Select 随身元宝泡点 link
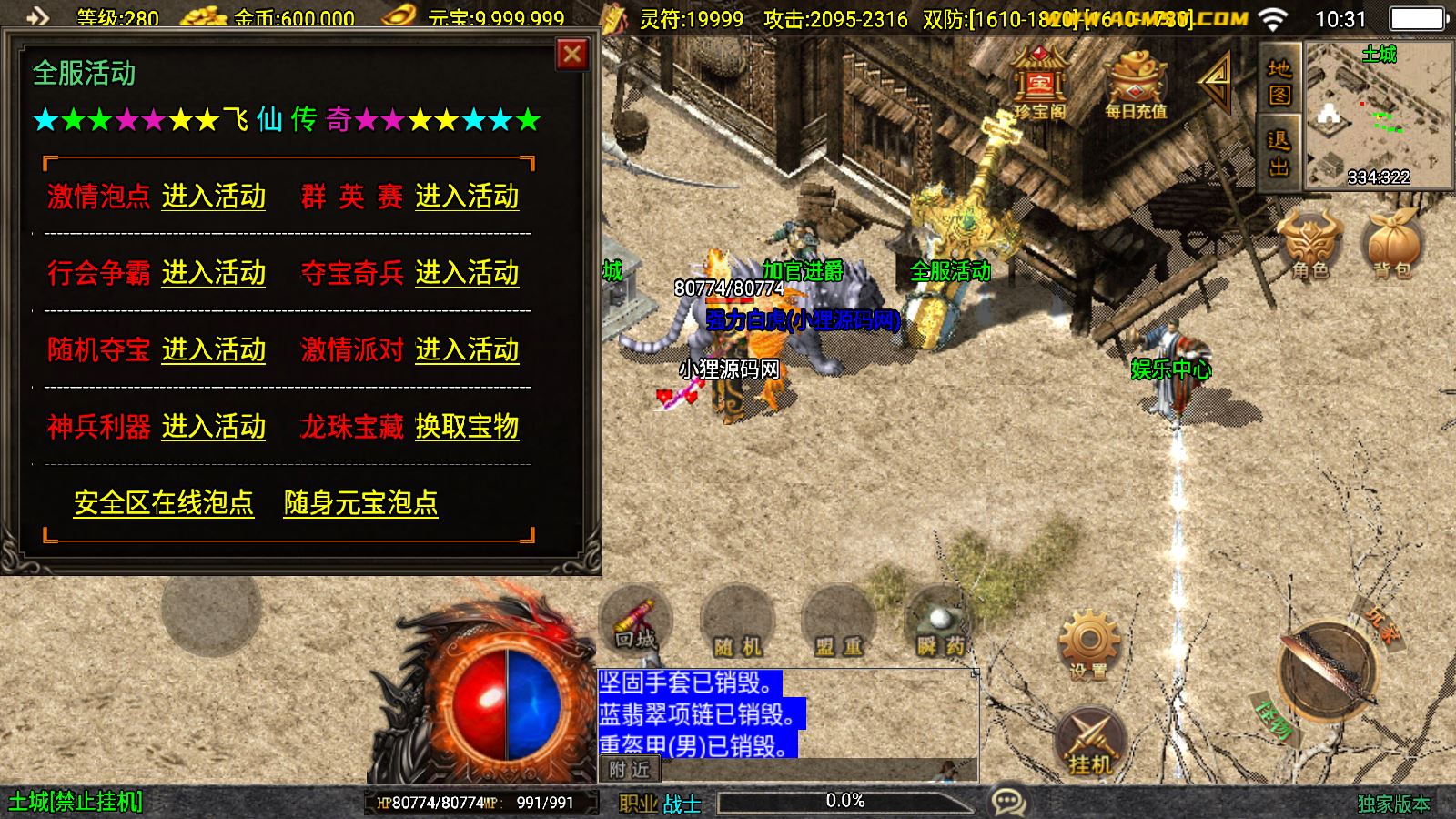 point(360,503)
